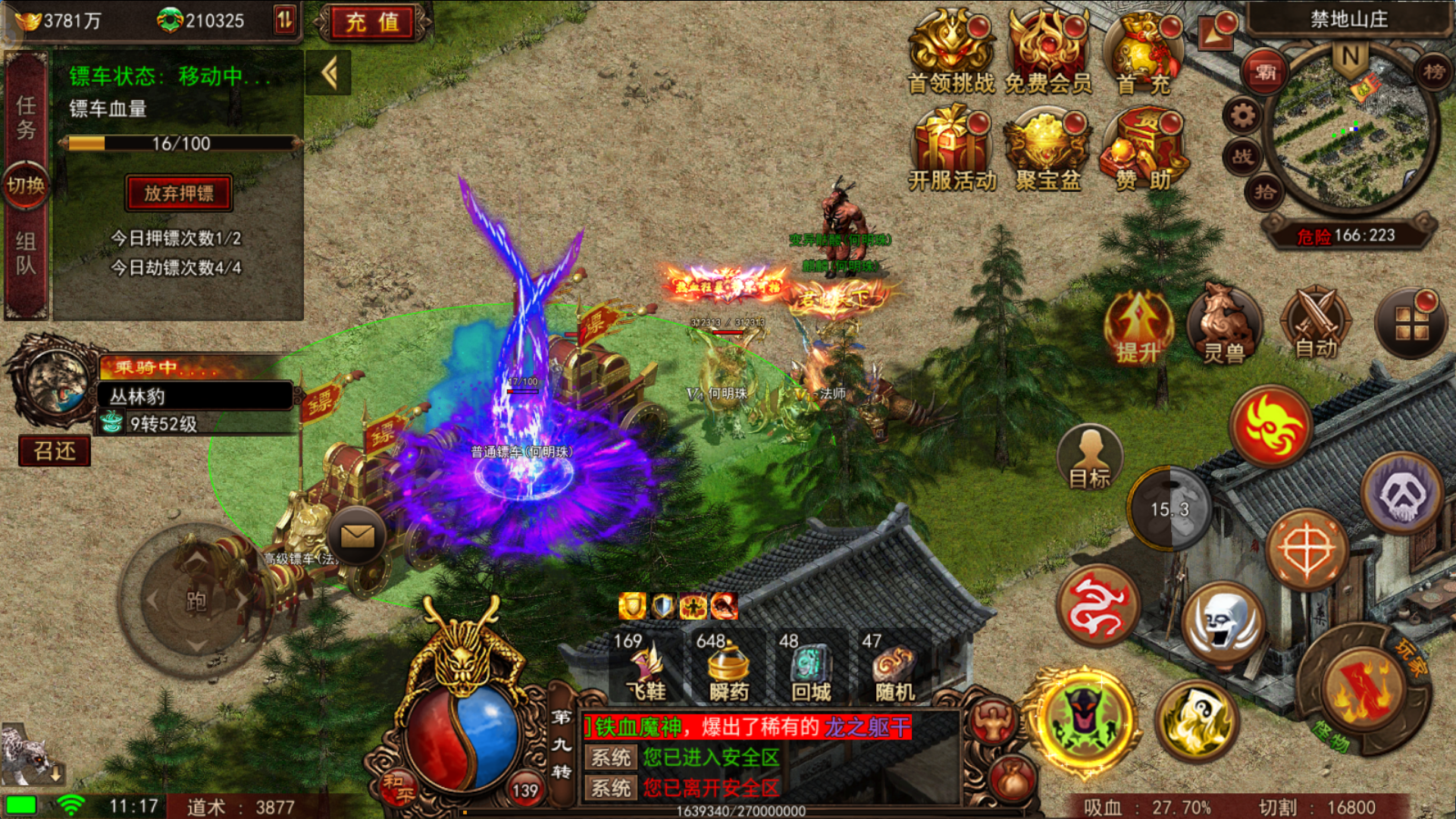Switch to the 任务 quest tab
Screen dimensions: 1456x819
pyautogui.click(x=26, y=118)
